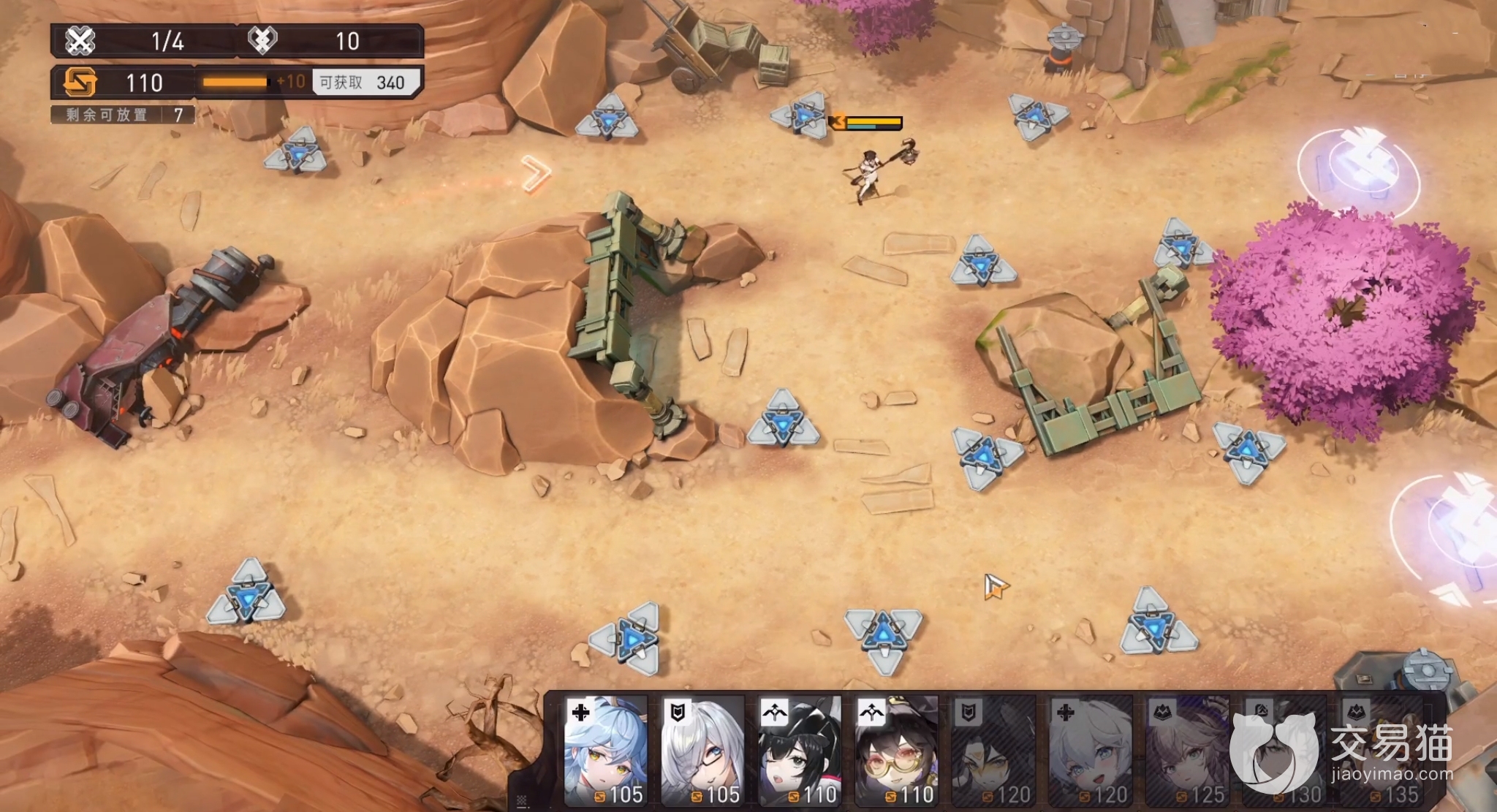The width and height of the screenshot is (1497, 812).
Task: Select the archer card with round gold glasses
Action: (x=897, y=751)
